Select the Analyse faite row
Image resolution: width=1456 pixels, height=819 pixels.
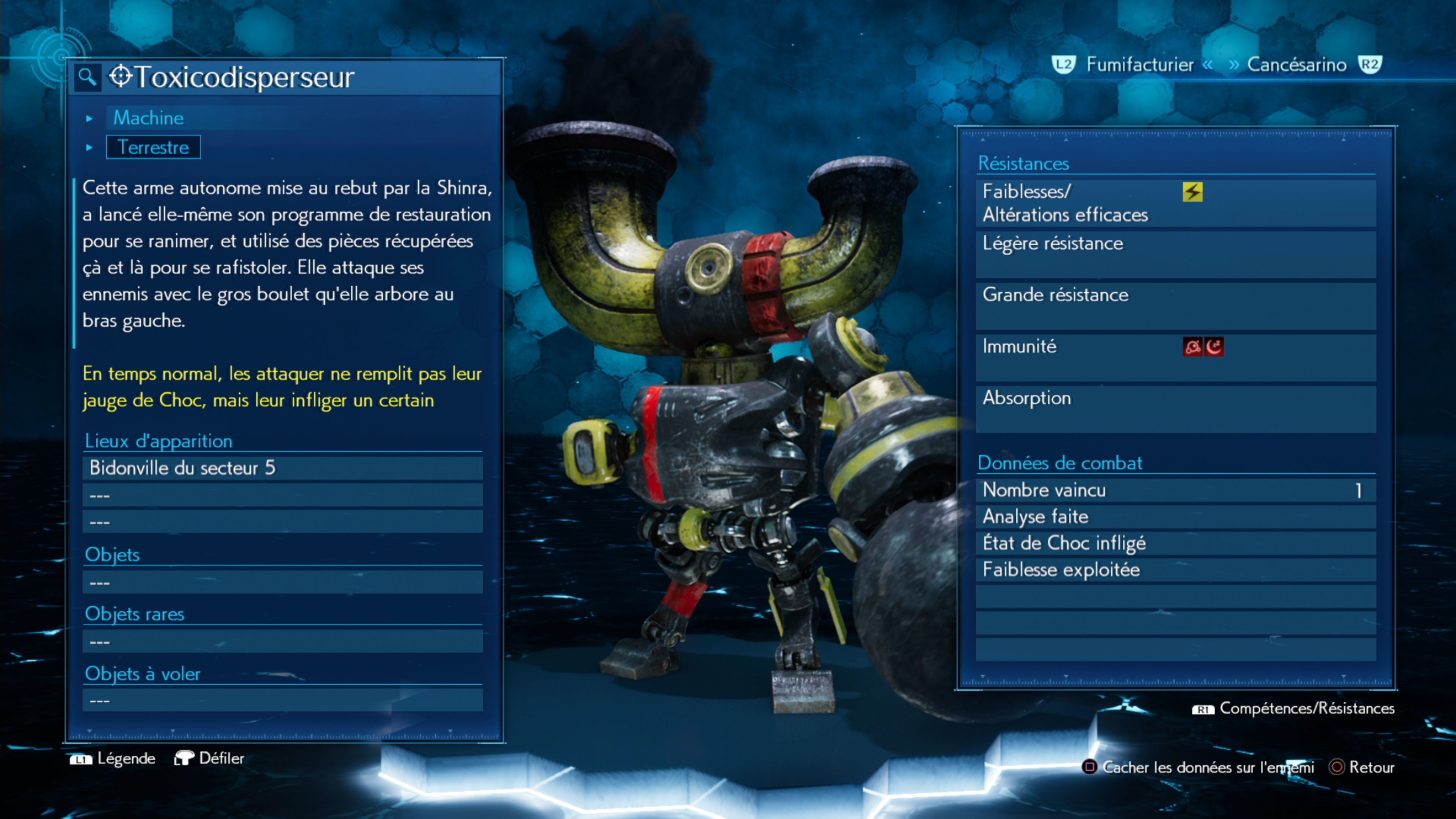pos(1176,516)
